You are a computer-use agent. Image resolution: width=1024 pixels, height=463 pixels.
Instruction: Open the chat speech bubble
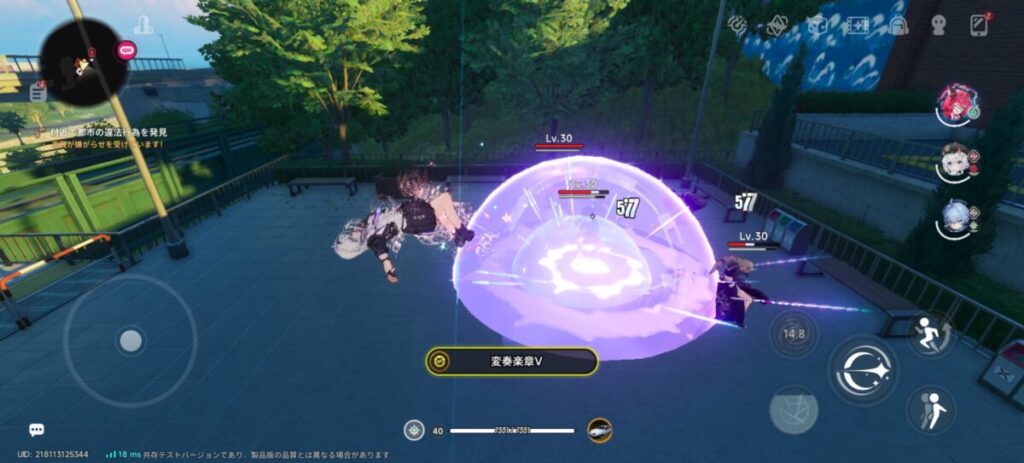coord(37,430)
